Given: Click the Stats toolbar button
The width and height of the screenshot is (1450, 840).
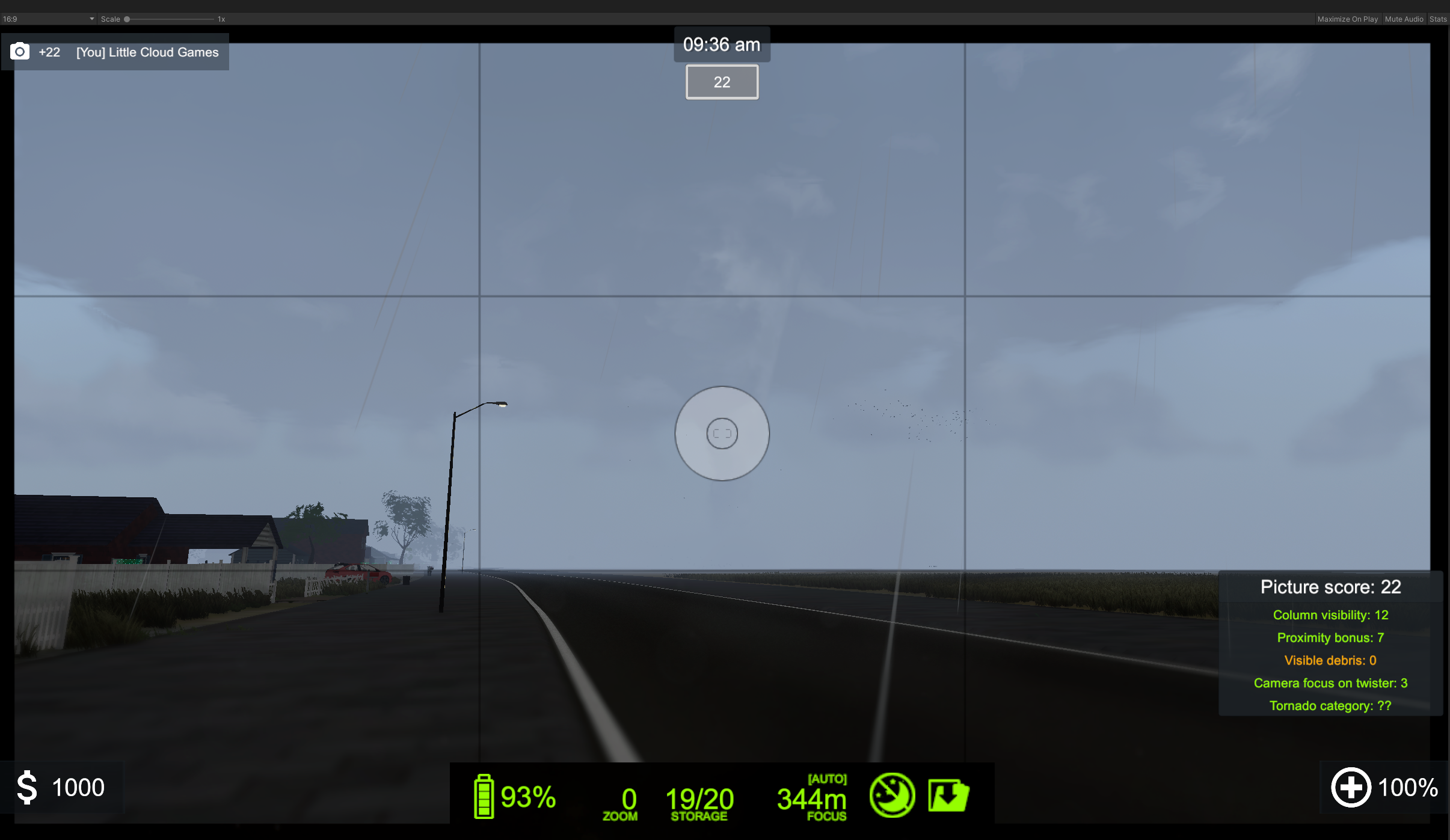Looking at the screenshot, I should click(1439, 19).
